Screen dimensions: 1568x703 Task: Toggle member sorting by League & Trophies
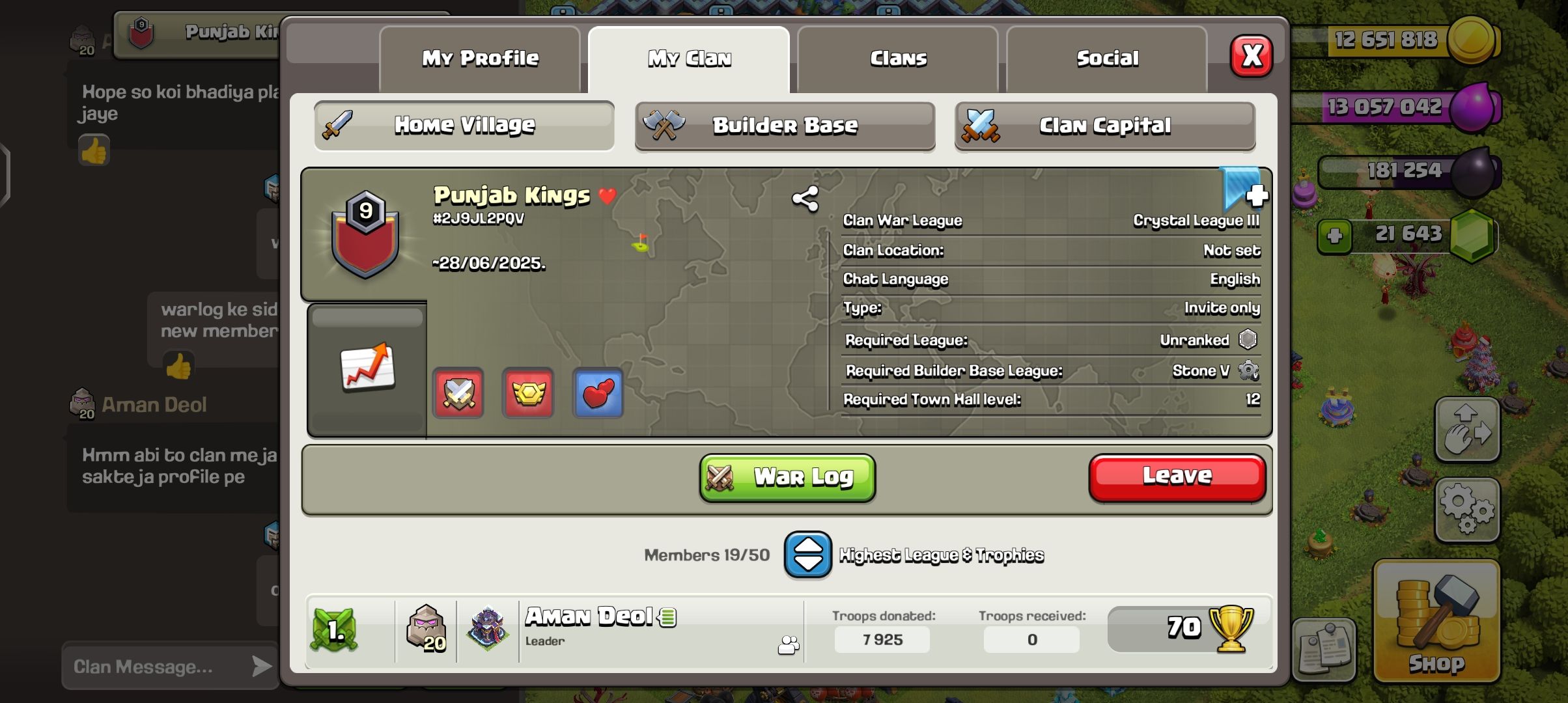coord(807,555)
